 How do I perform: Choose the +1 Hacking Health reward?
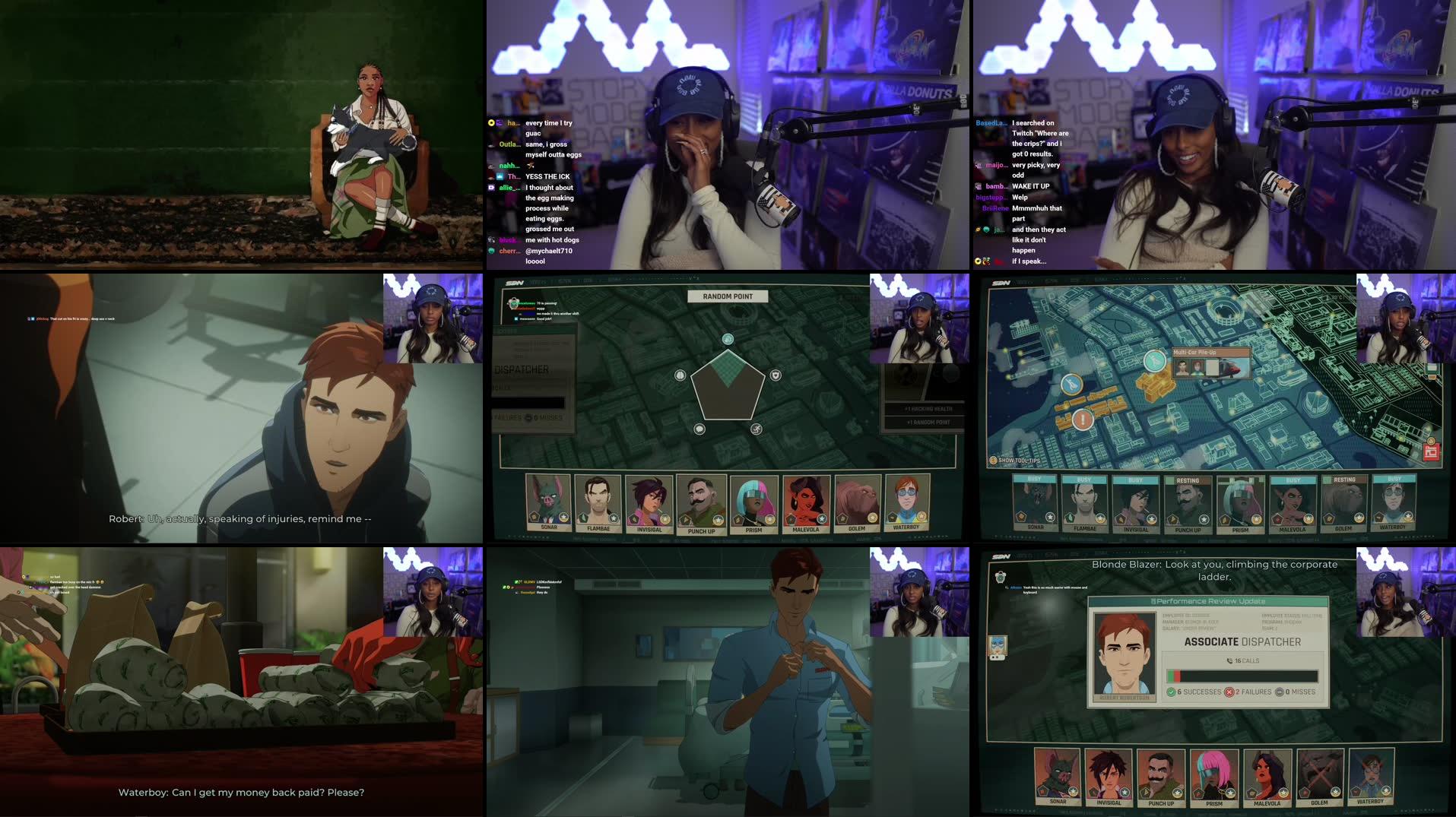tap(924, 410)
